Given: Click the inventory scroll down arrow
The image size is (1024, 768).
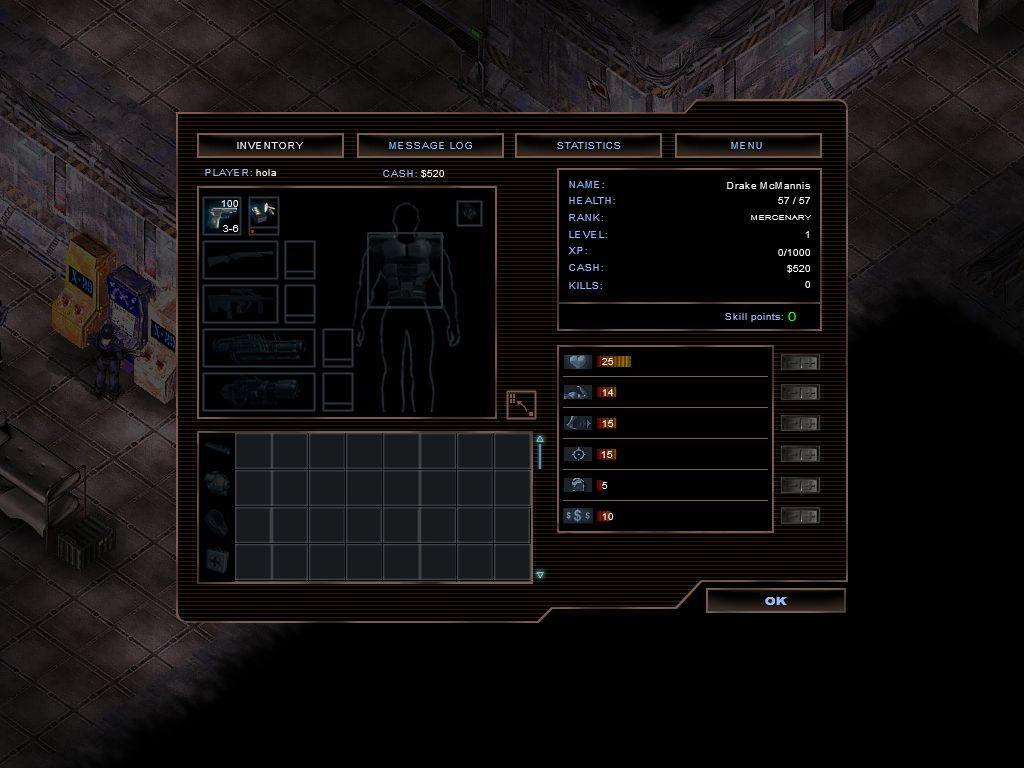Looking at the screenshot, I should 540,575.
